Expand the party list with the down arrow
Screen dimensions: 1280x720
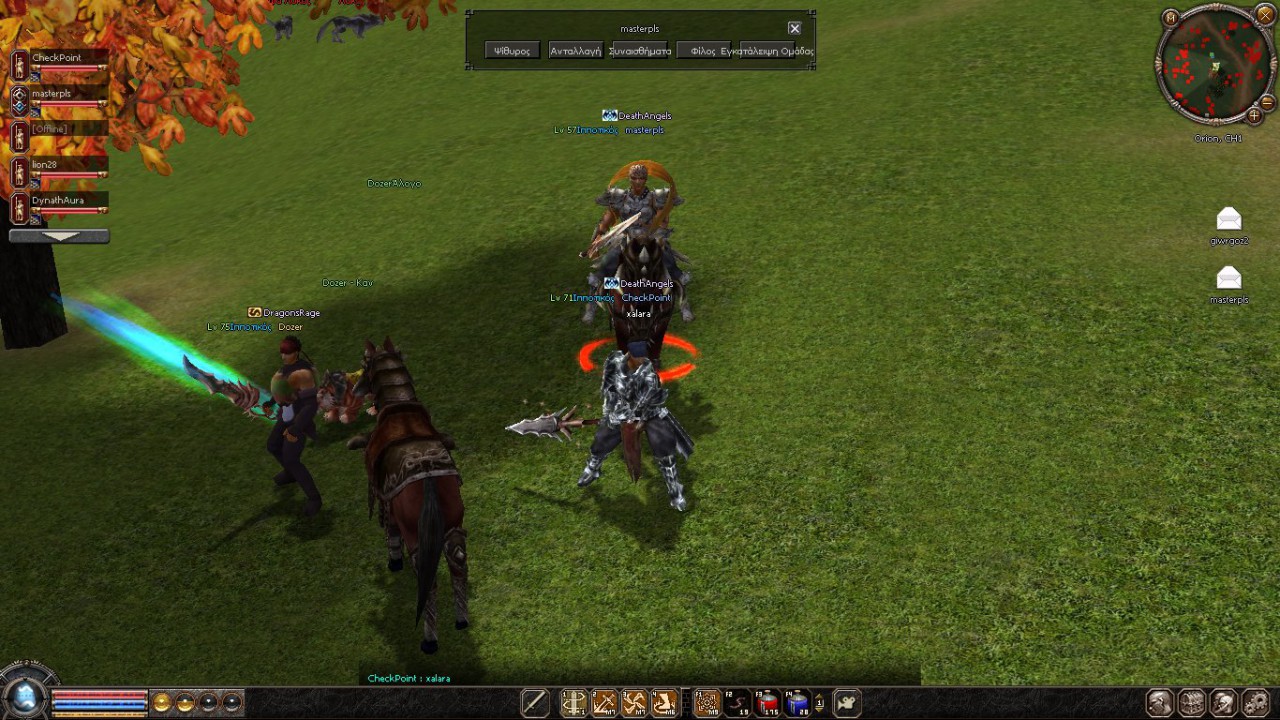(x=59, y=237)
